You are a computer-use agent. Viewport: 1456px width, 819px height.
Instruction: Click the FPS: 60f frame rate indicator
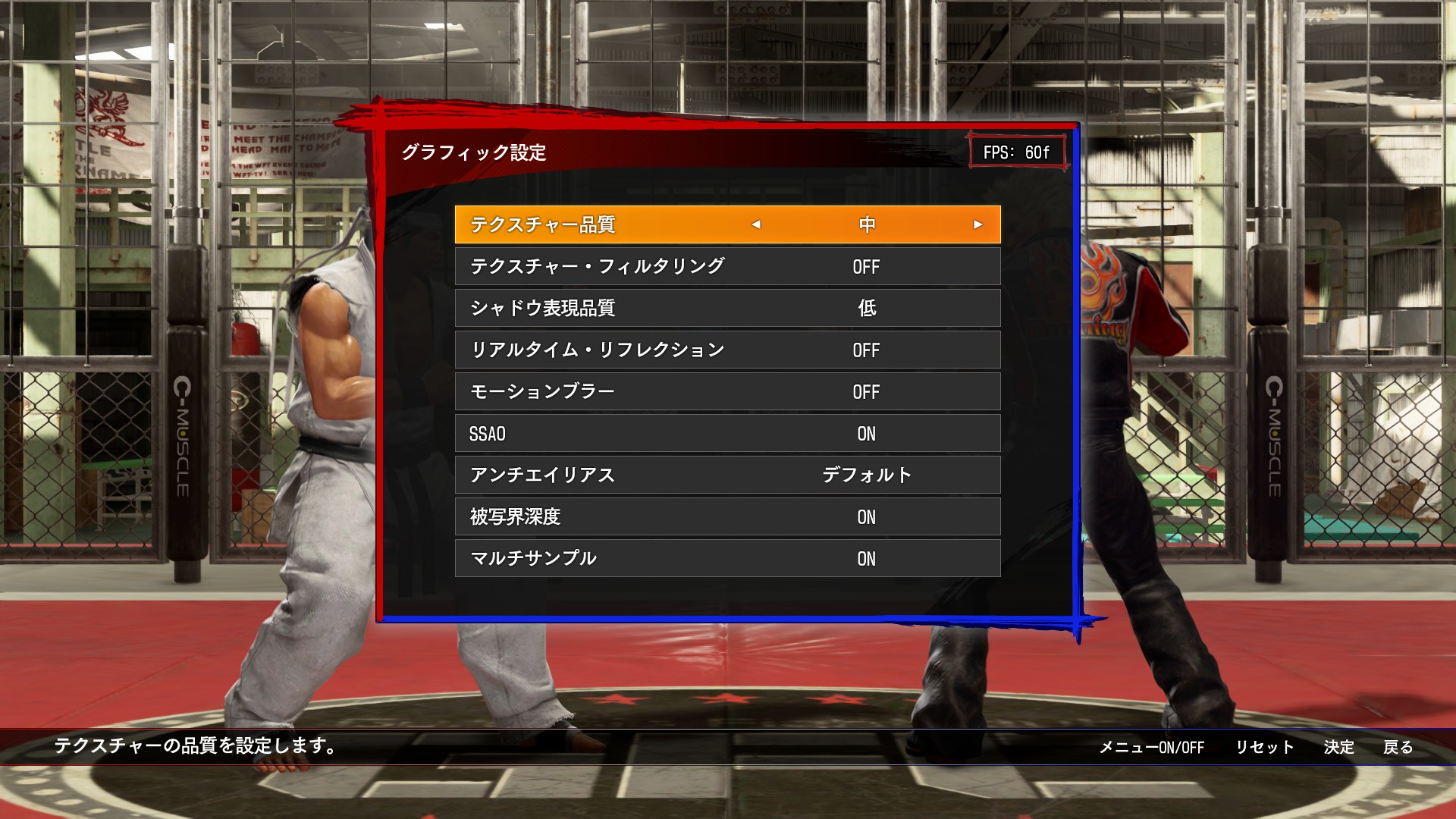point(1018,150)
